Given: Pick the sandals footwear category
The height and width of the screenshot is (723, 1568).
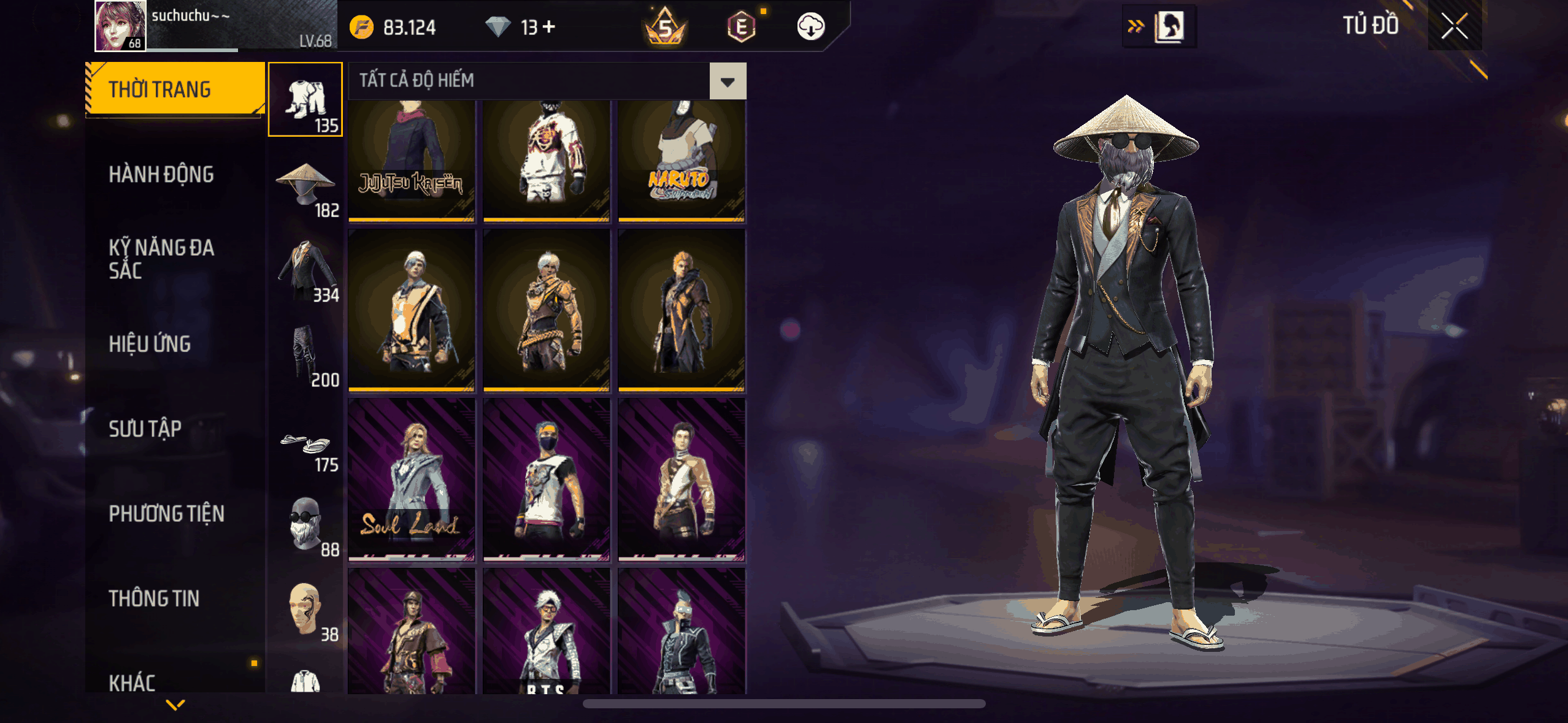Looking at the screenshot, I should [x=306, y=446].
